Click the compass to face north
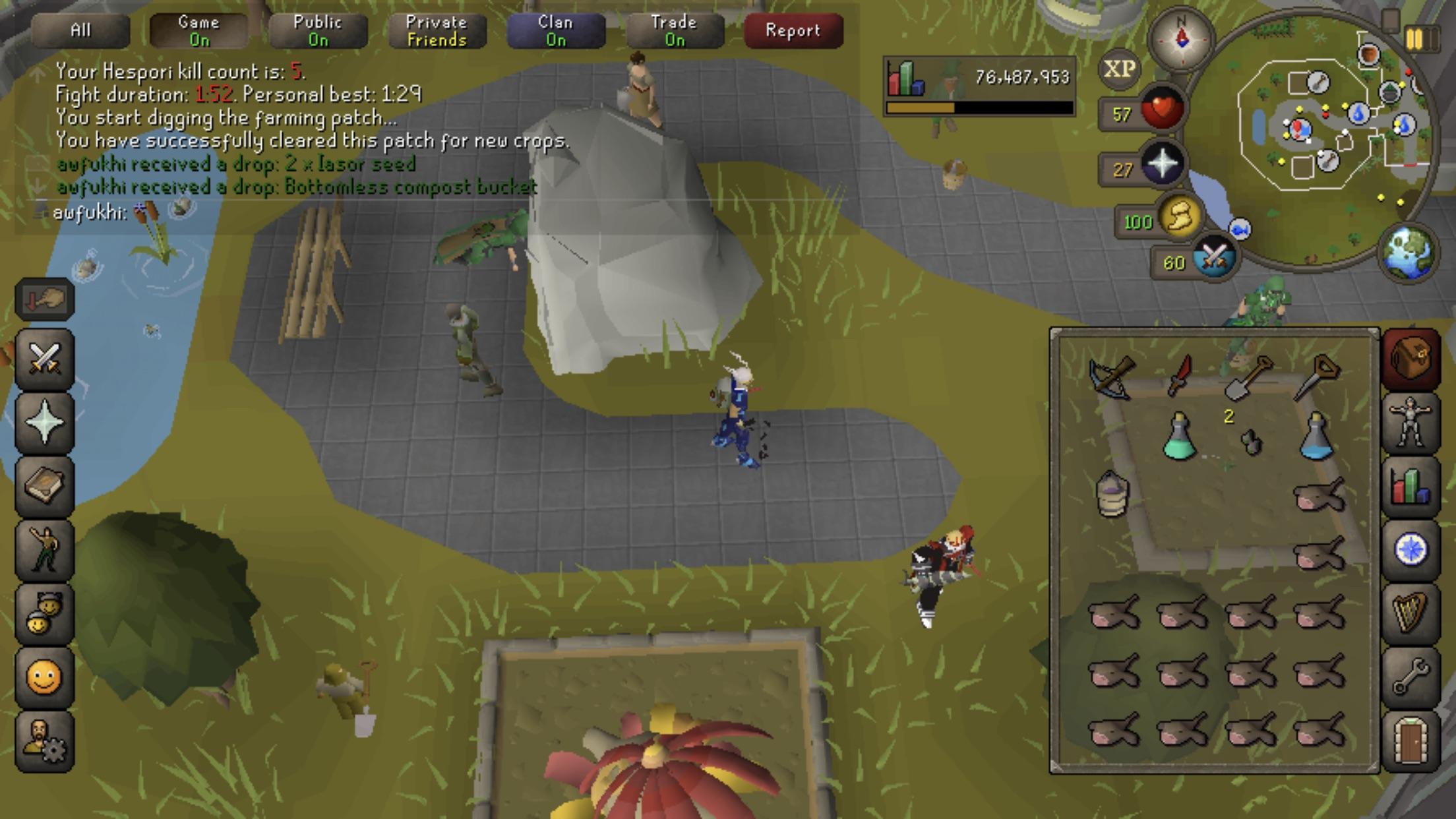1456x819 pixels. [1181, 39]
